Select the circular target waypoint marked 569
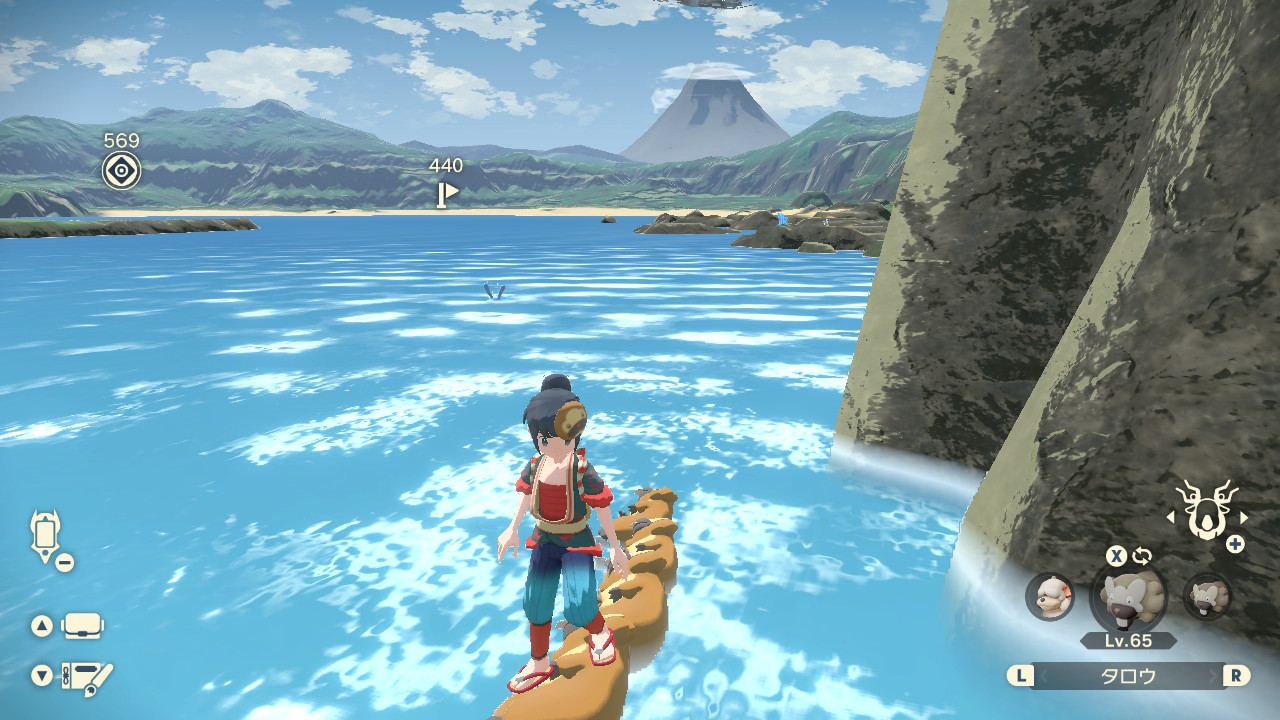Screen dimensions: 1280x720 click(x=121, y=170)
